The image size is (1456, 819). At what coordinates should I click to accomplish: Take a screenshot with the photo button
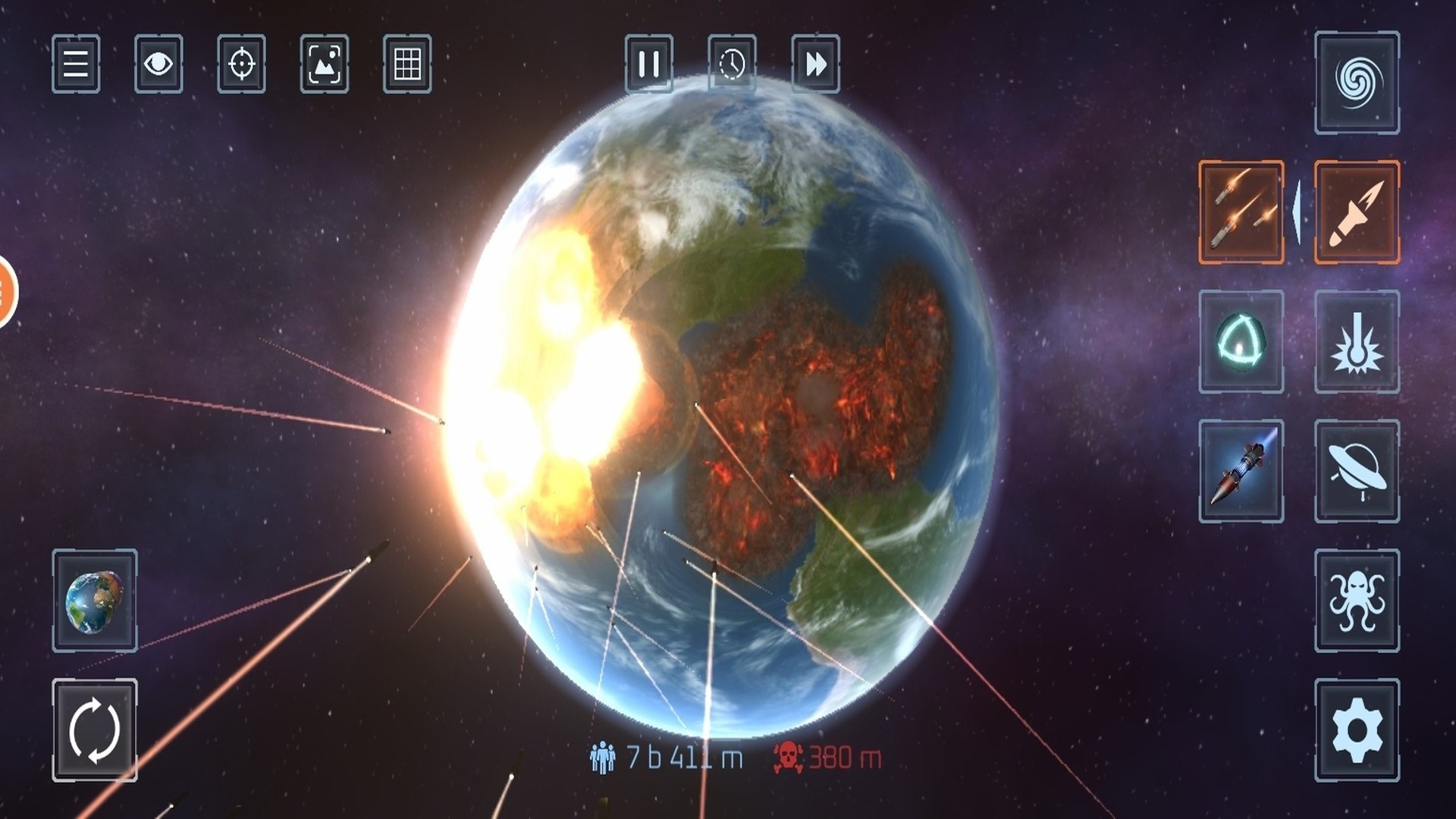click(325, 64)
